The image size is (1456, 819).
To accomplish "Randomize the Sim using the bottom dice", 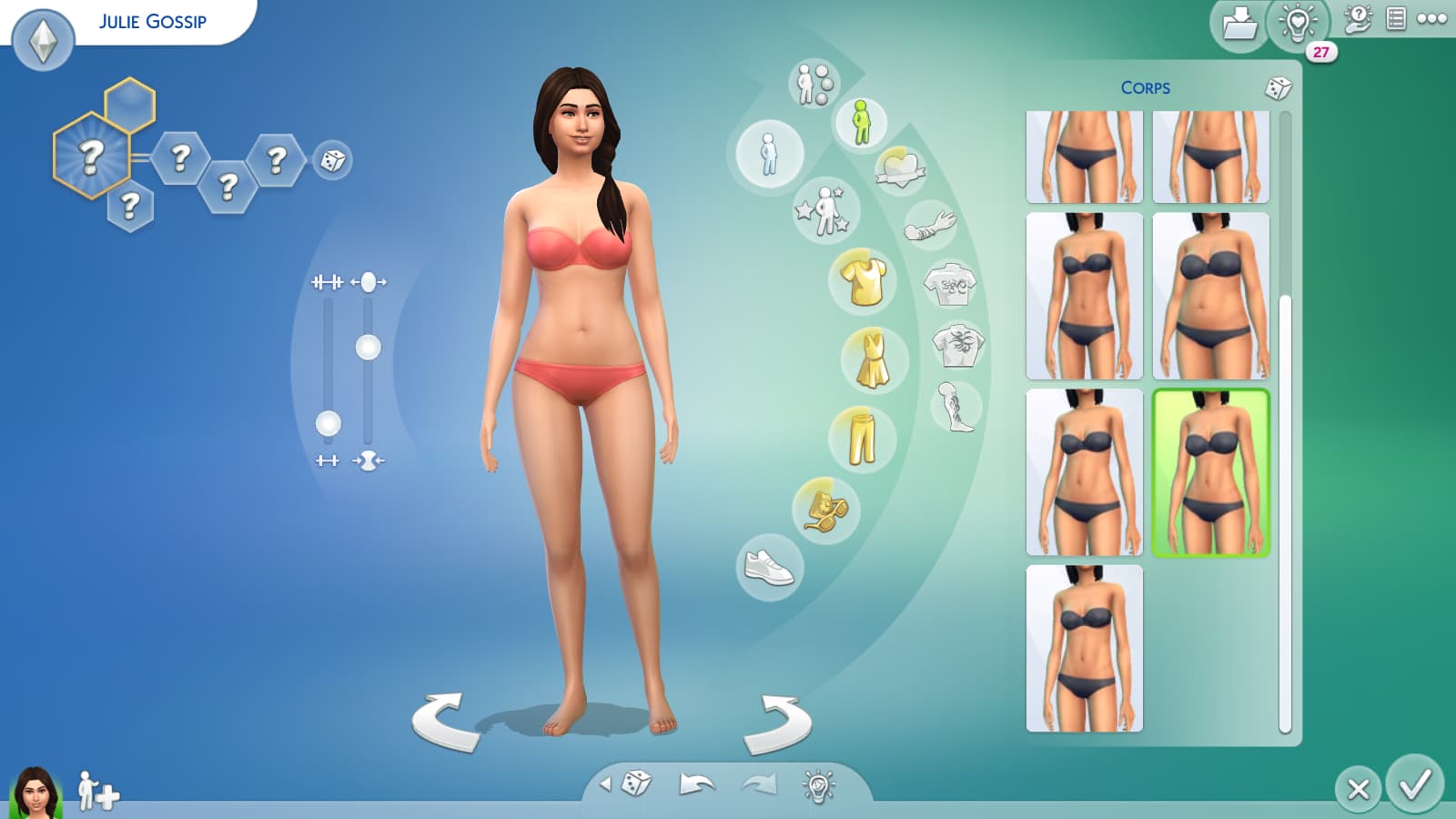I will click(636, 784).
